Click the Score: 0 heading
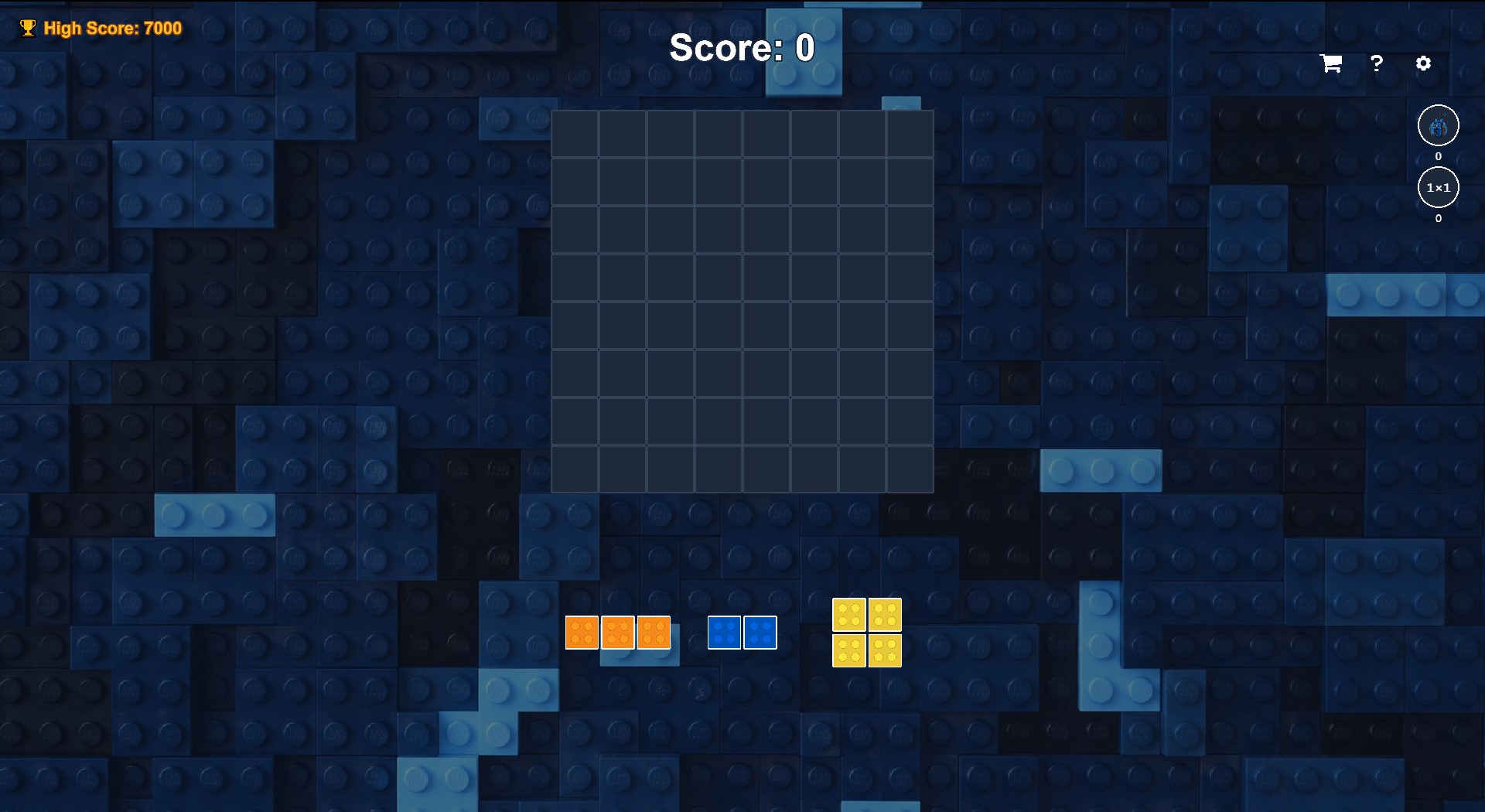 pos(742,48)
